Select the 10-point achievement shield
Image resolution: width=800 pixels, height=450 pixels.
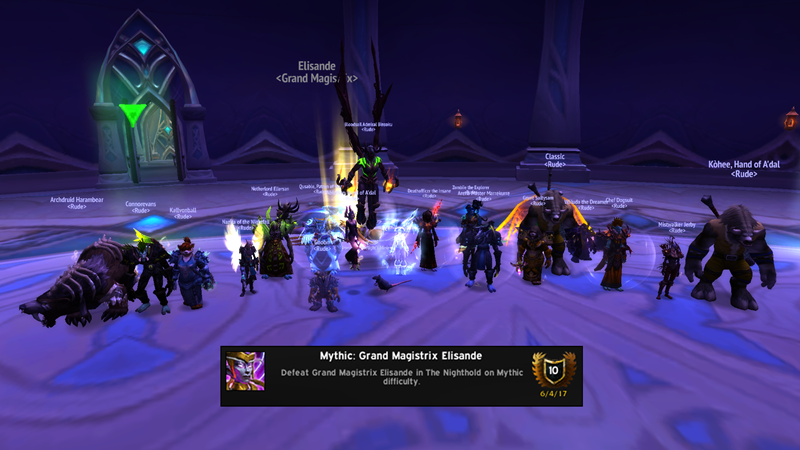(552, 370)
